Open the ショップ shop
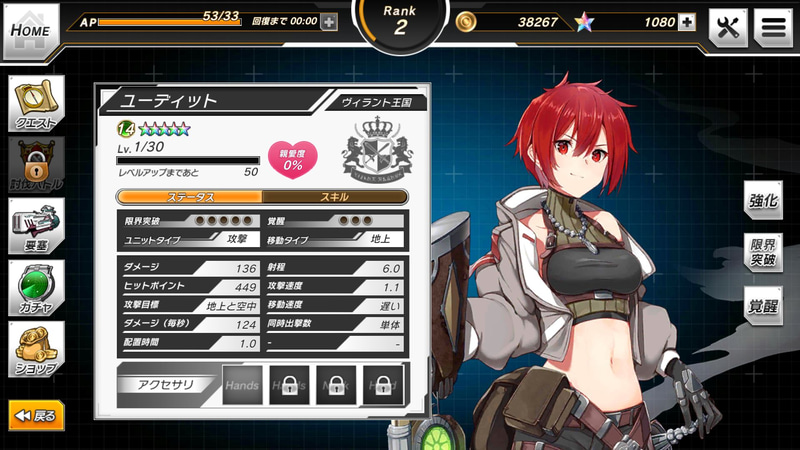Viewport: 800px width, 450px height. pos(37,349)
